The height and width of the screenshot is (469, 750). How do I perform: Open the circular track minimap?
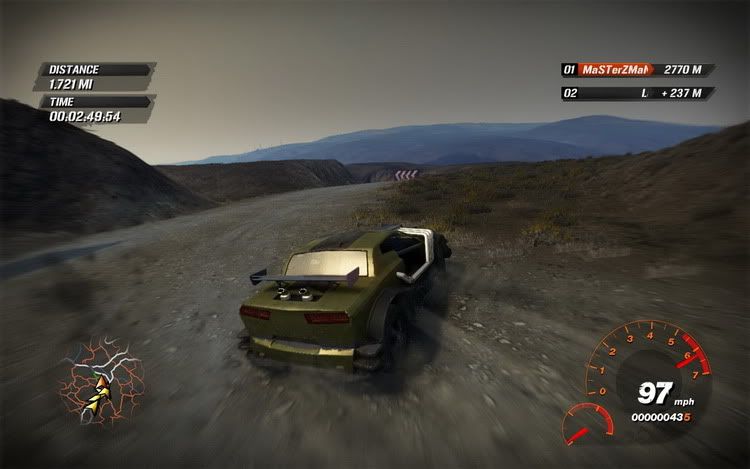(101, 378)
